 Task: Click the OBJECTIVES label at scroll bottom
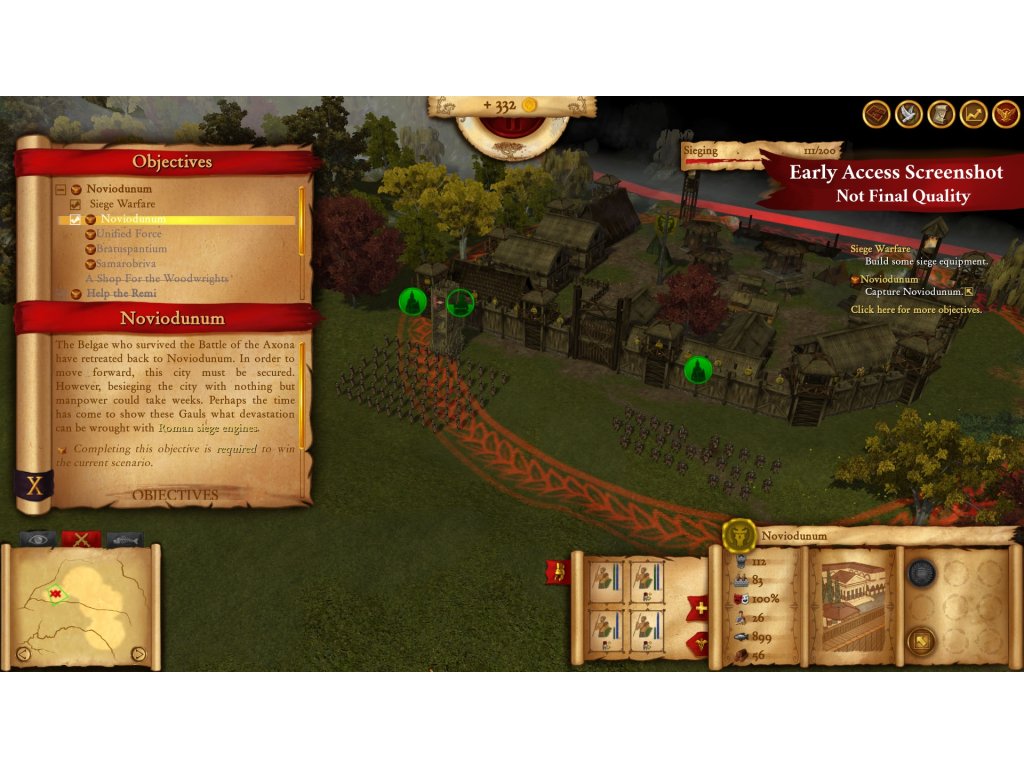pyautogui.click(x=175, y=495)
